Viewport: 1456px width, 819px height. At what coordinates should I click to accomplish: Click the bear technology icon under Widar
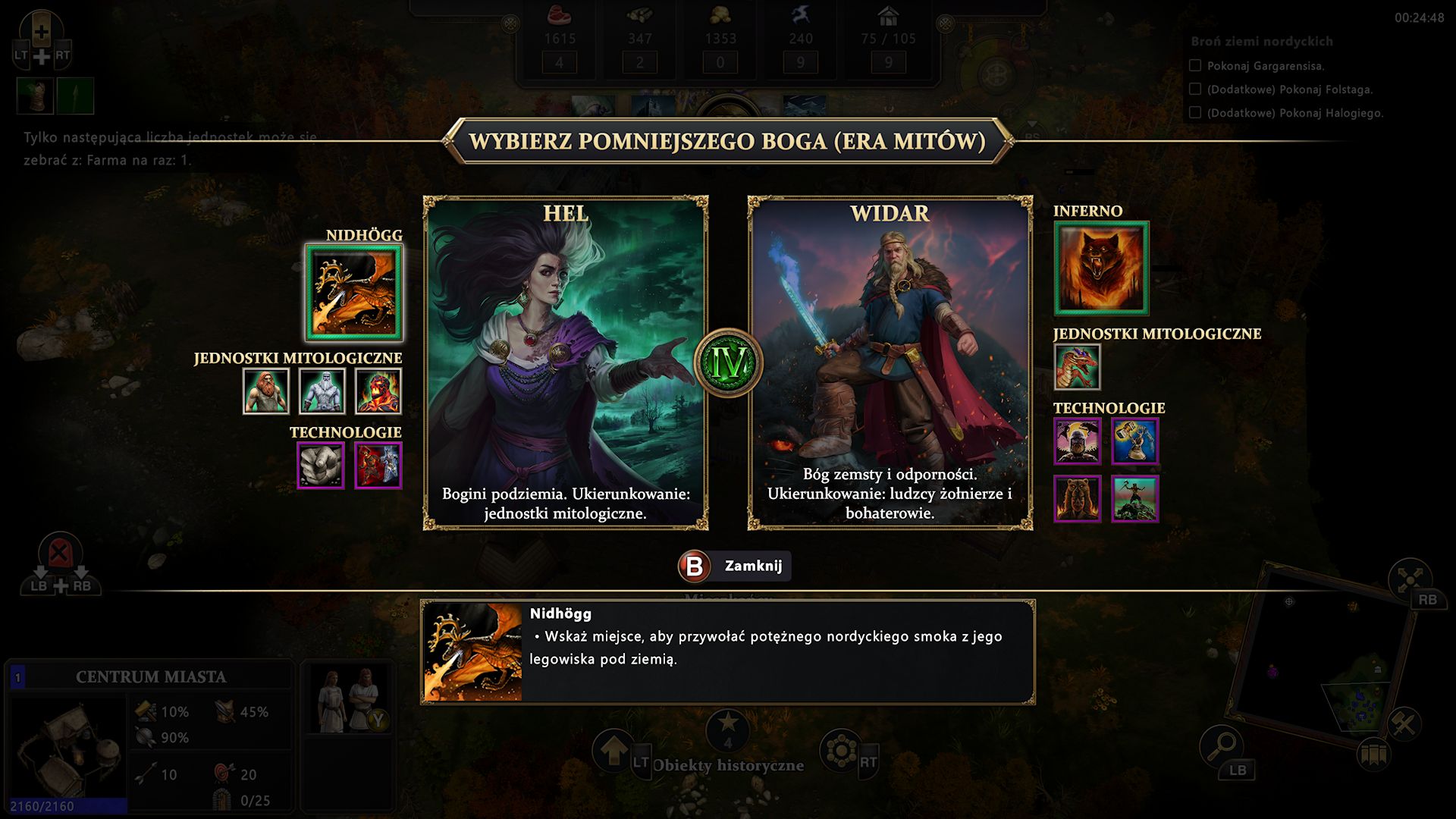1079,498
